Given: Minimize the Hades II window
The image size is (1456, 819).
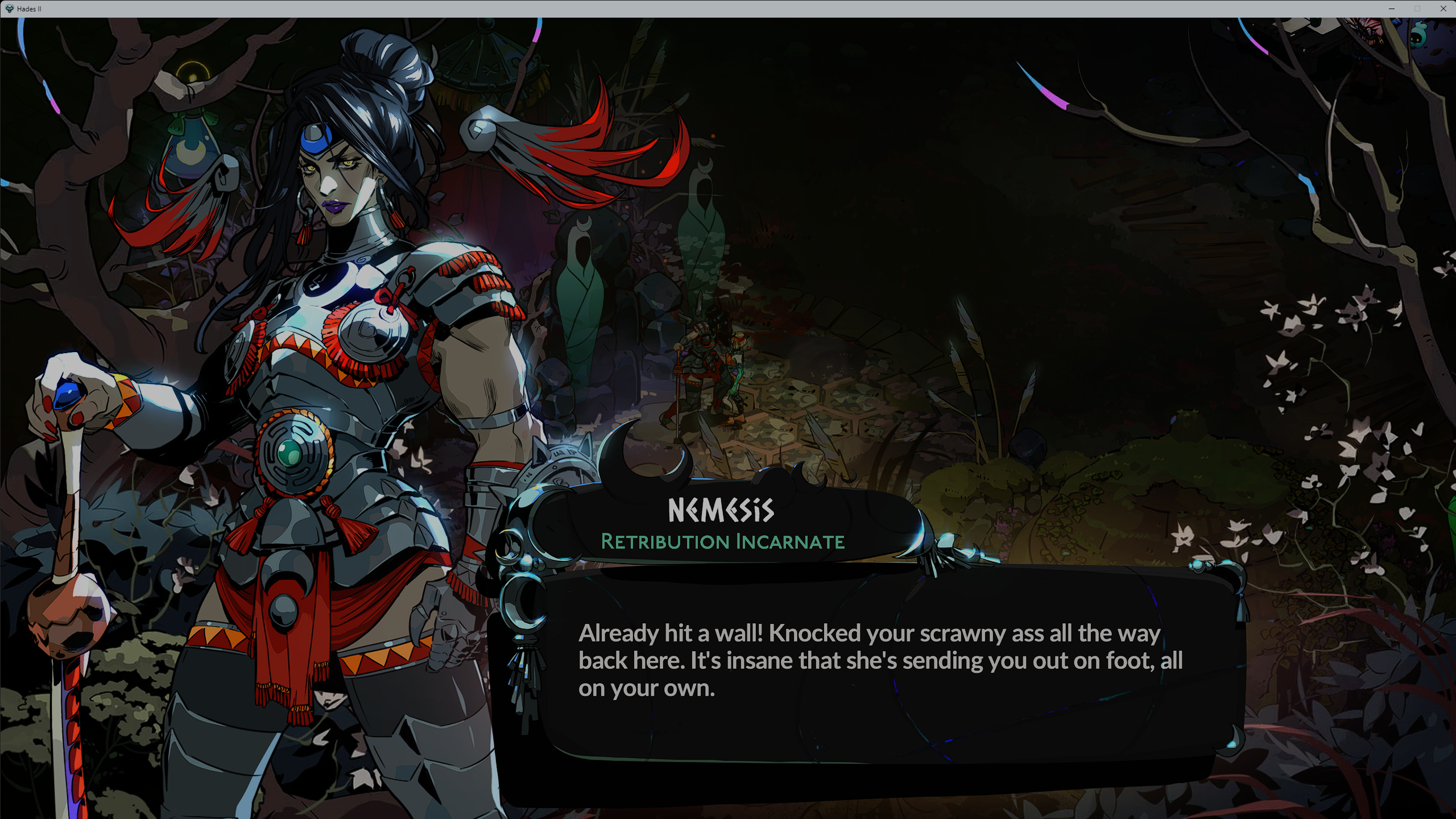Looking at the screenshot, I should (x=1392, y=9).
